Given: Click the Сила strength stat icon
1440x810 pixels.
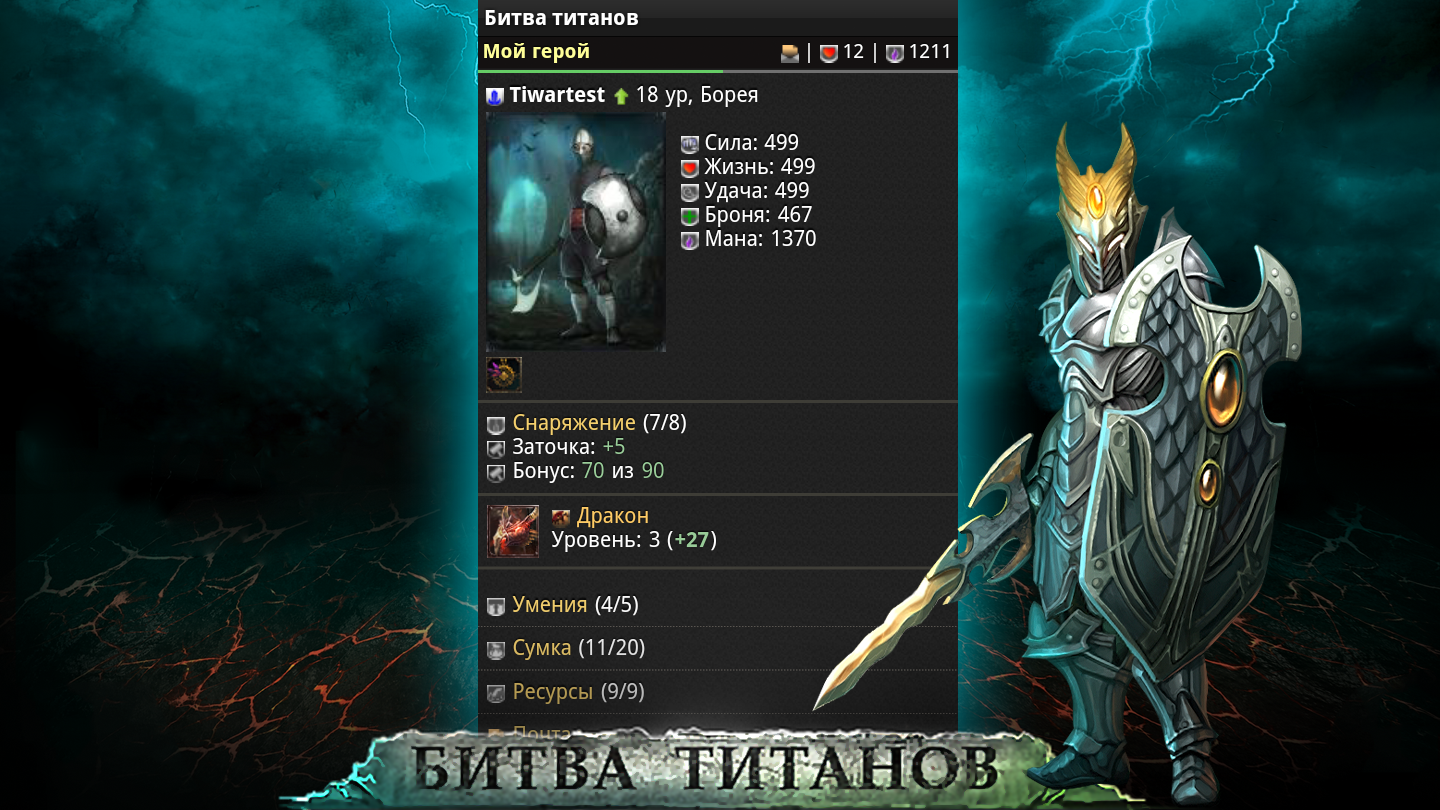Looking at the screenshot, I should pos(688,144).
